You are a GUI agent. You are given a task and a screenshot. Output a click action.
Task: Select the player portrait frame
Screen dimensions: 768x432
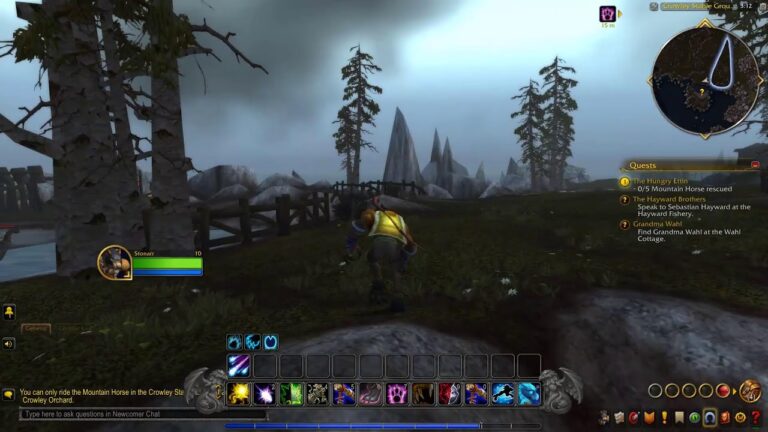click(x=114, y=262)
